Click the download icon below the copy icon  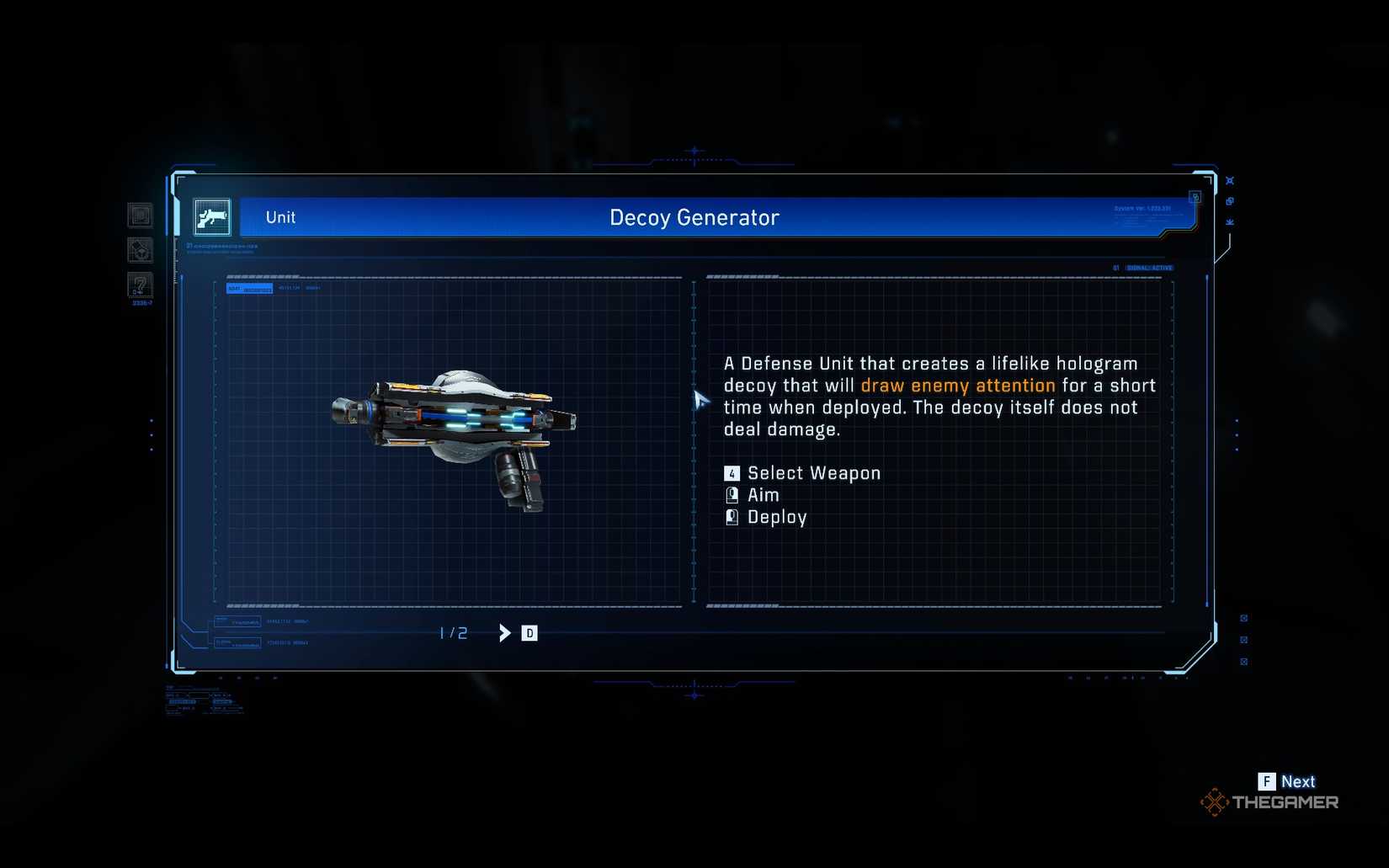click(1229, 221)
